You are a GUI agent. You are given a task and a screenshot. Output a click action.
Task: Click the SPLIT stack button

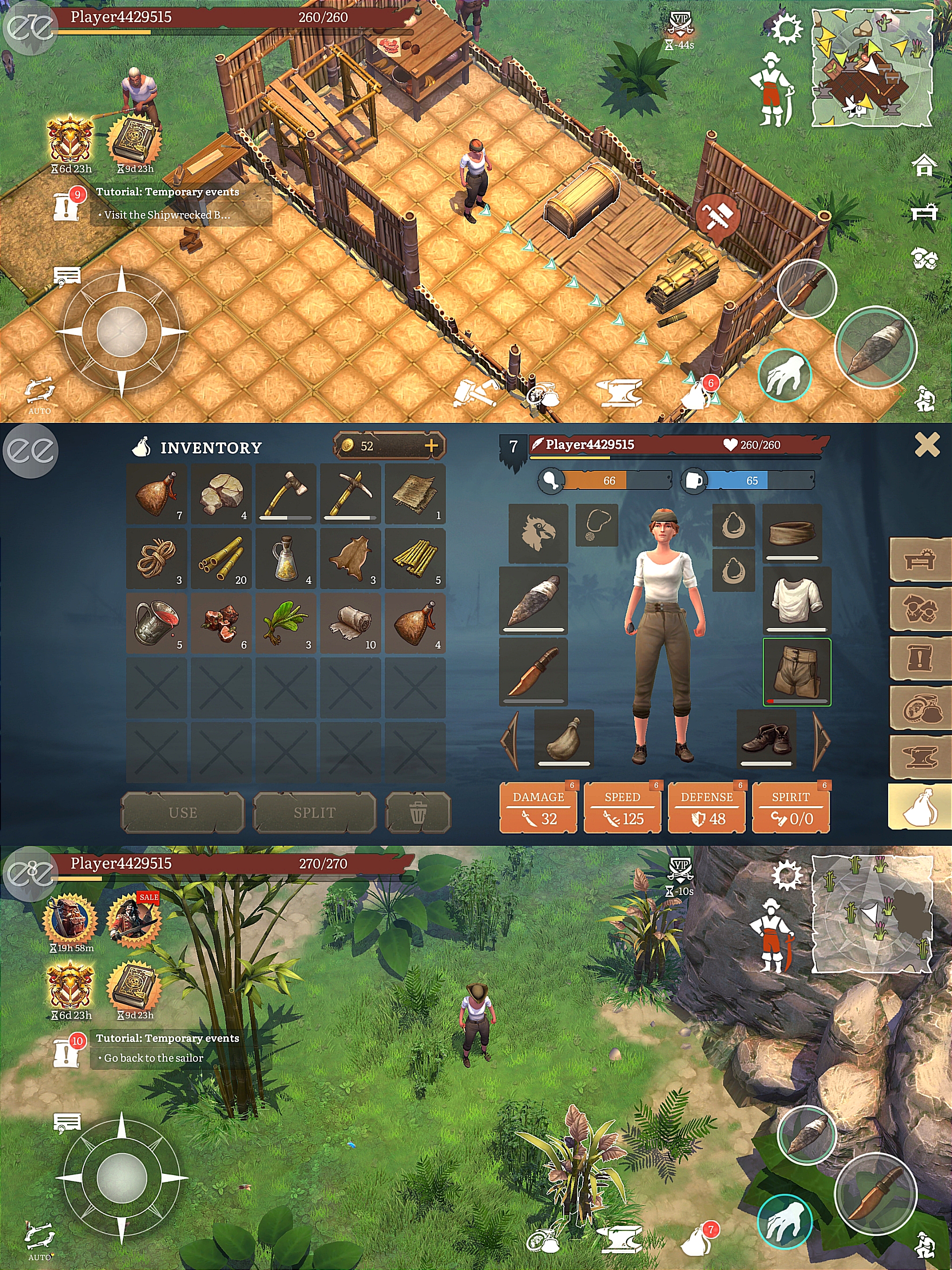point(314,812)
